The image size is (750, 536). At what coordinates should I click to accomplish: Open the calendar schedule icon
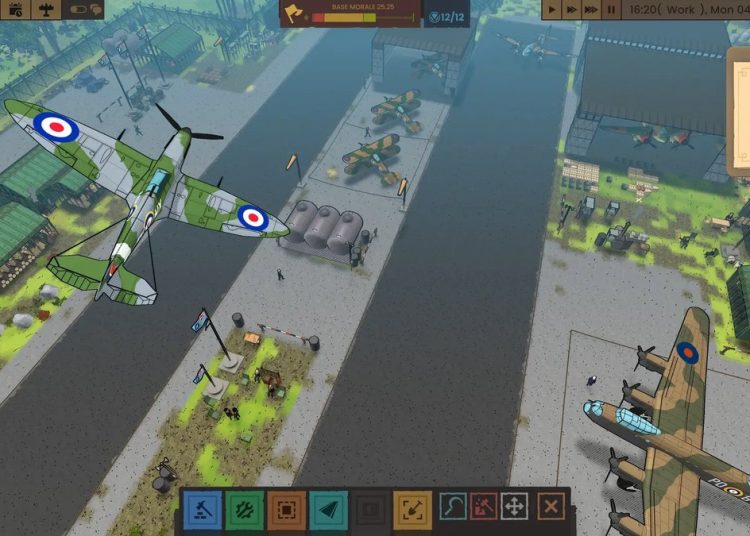pyautogui.click(x=15, y=9)
